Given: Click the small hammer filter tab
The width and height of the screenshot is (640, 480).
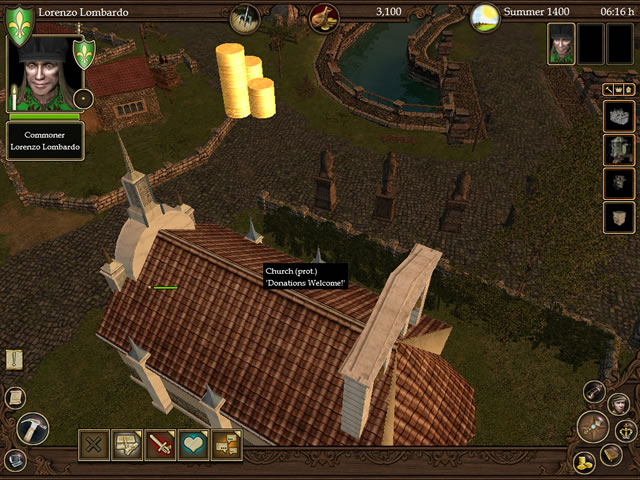Looking at the screenshot, I should point(608,89).
